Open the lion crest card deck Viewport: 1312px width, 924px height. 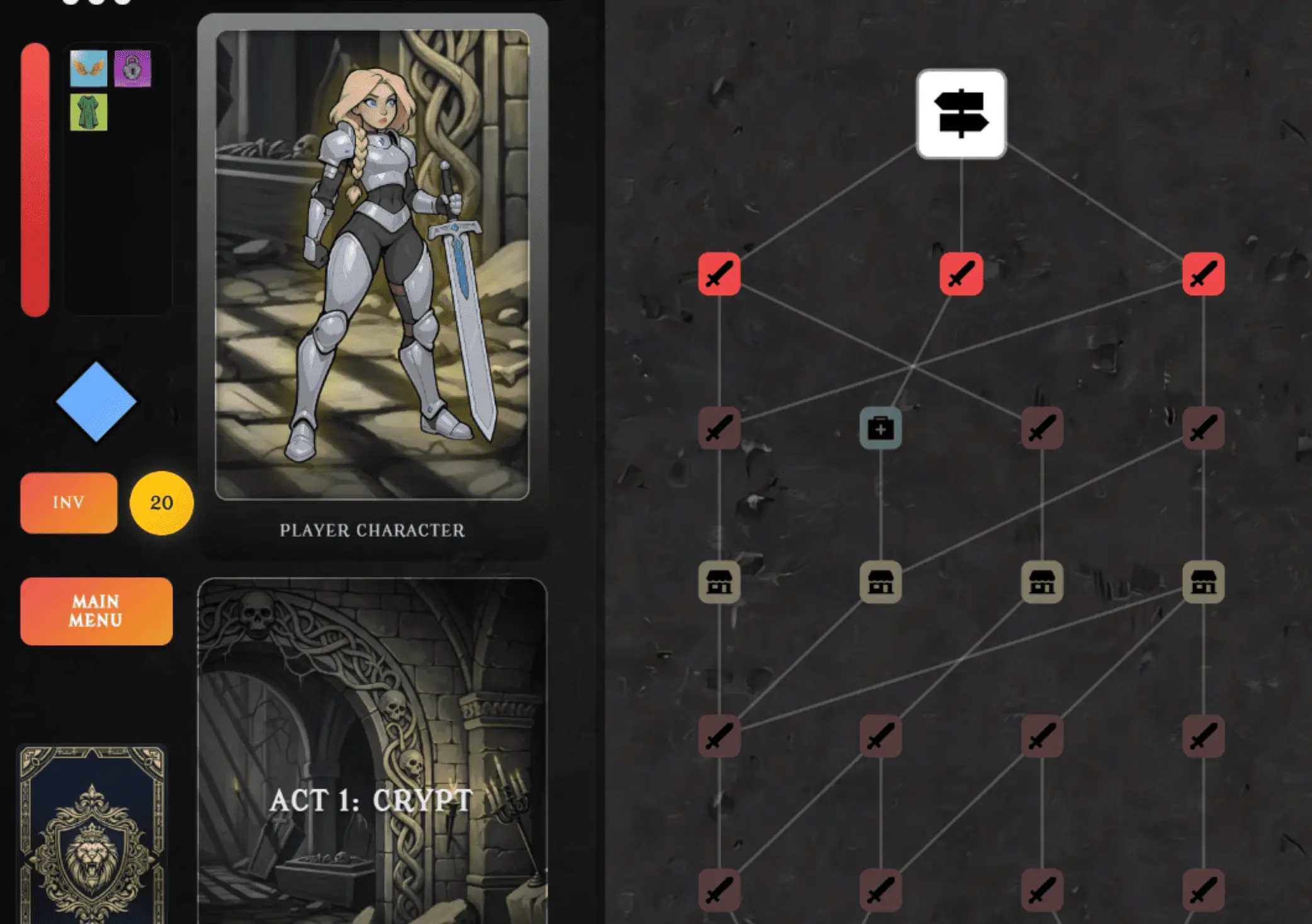tap(93, 834)
